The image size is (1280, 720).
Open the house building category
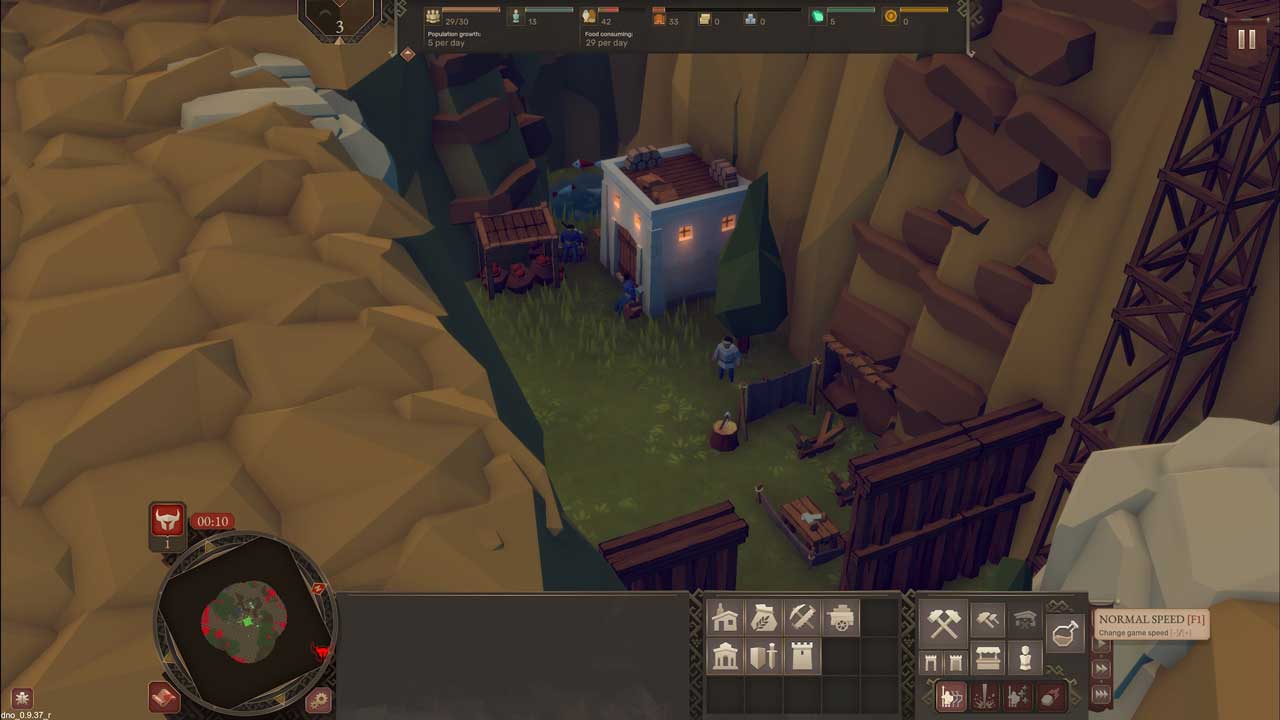pyautogui.click(x=725, y=619)
